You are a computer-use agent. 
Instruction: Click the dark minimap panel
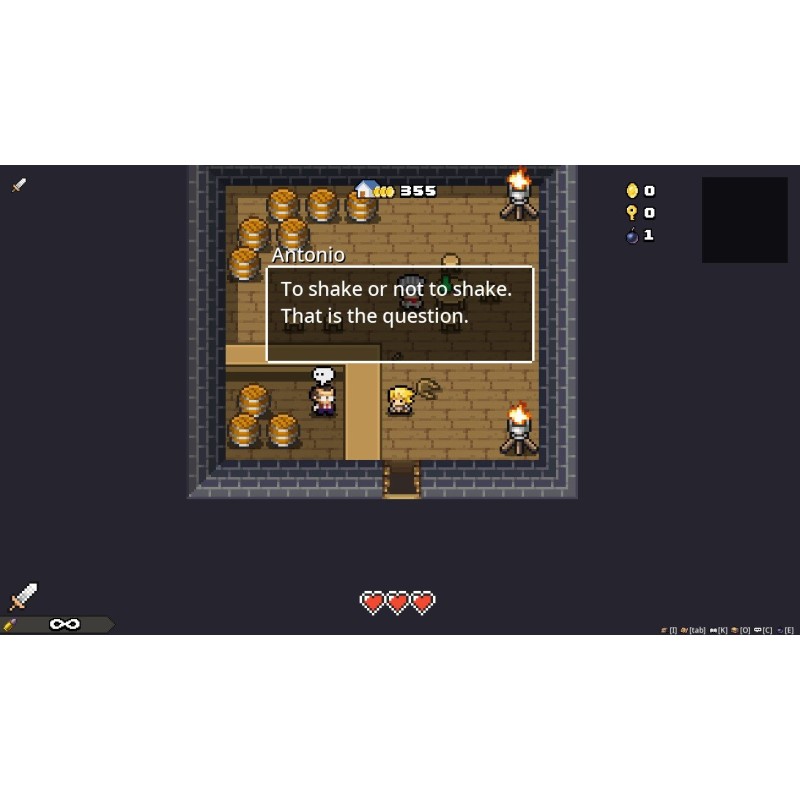[x=744, y=220]
